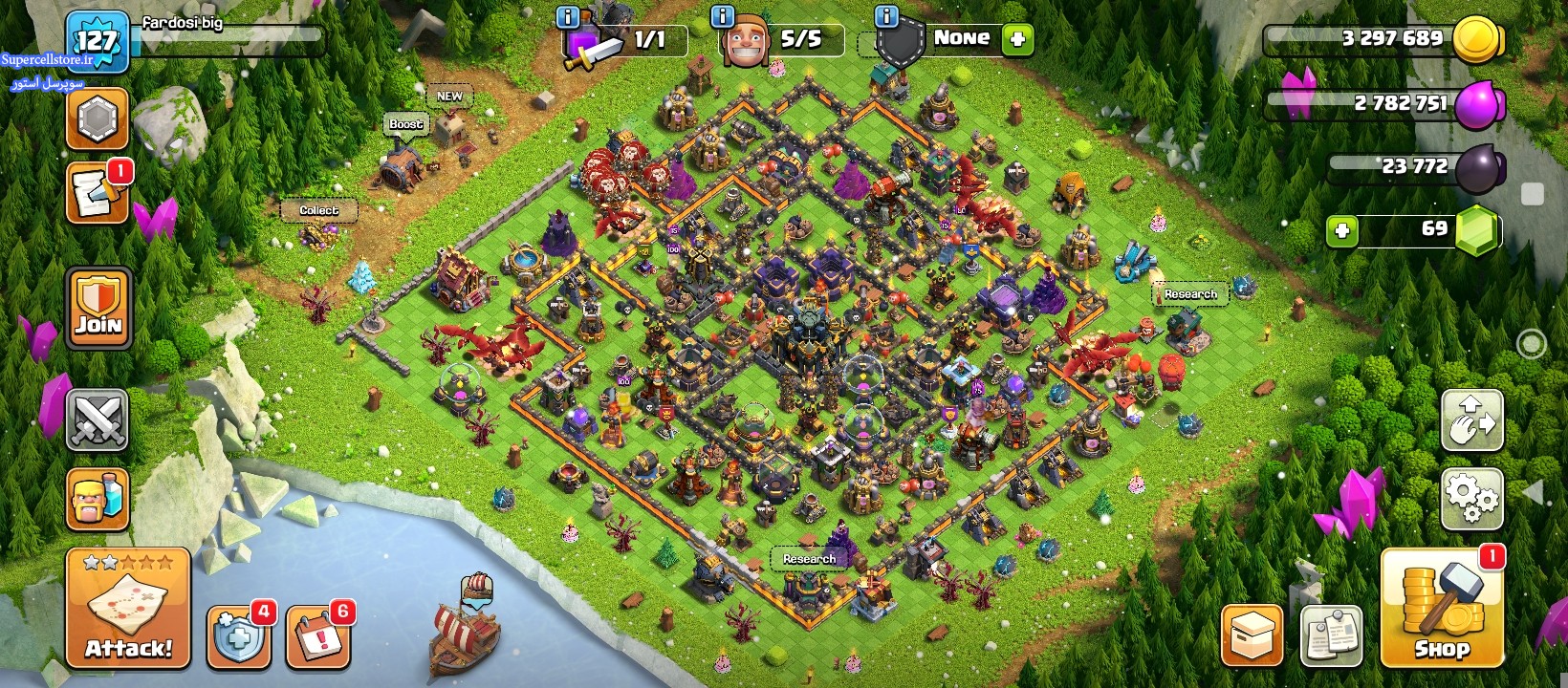
Task: Open the layout editor hand button
Action: [x=1471, y=420]
